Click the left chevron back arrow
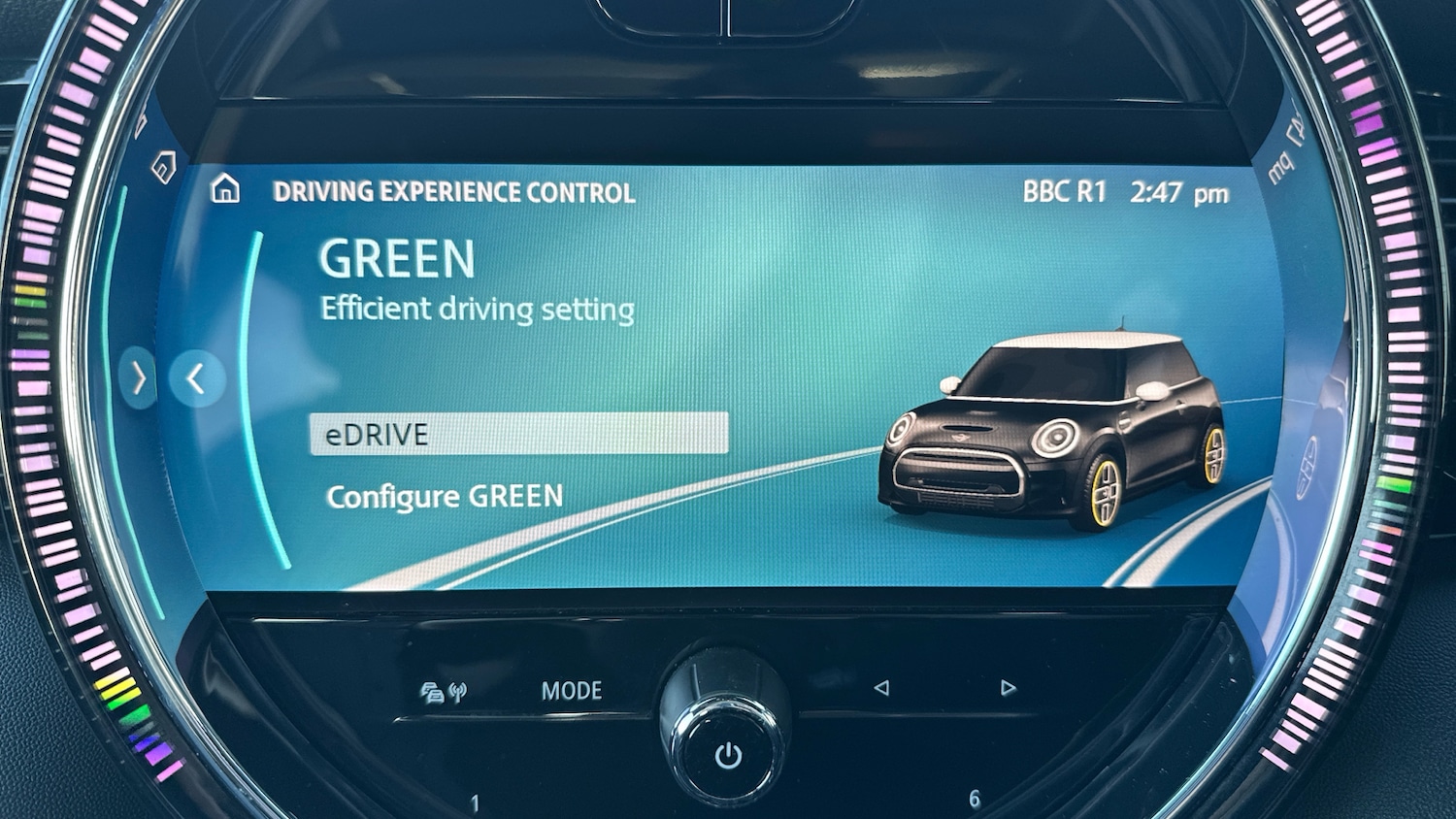 point(197,378)
